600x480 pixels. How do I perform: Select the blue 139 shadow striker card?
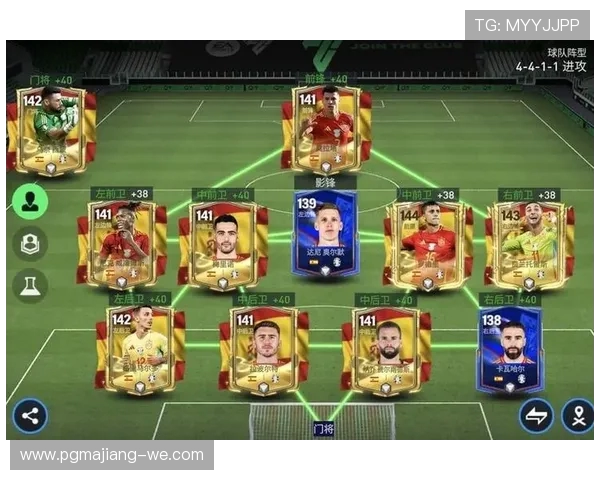326,236
